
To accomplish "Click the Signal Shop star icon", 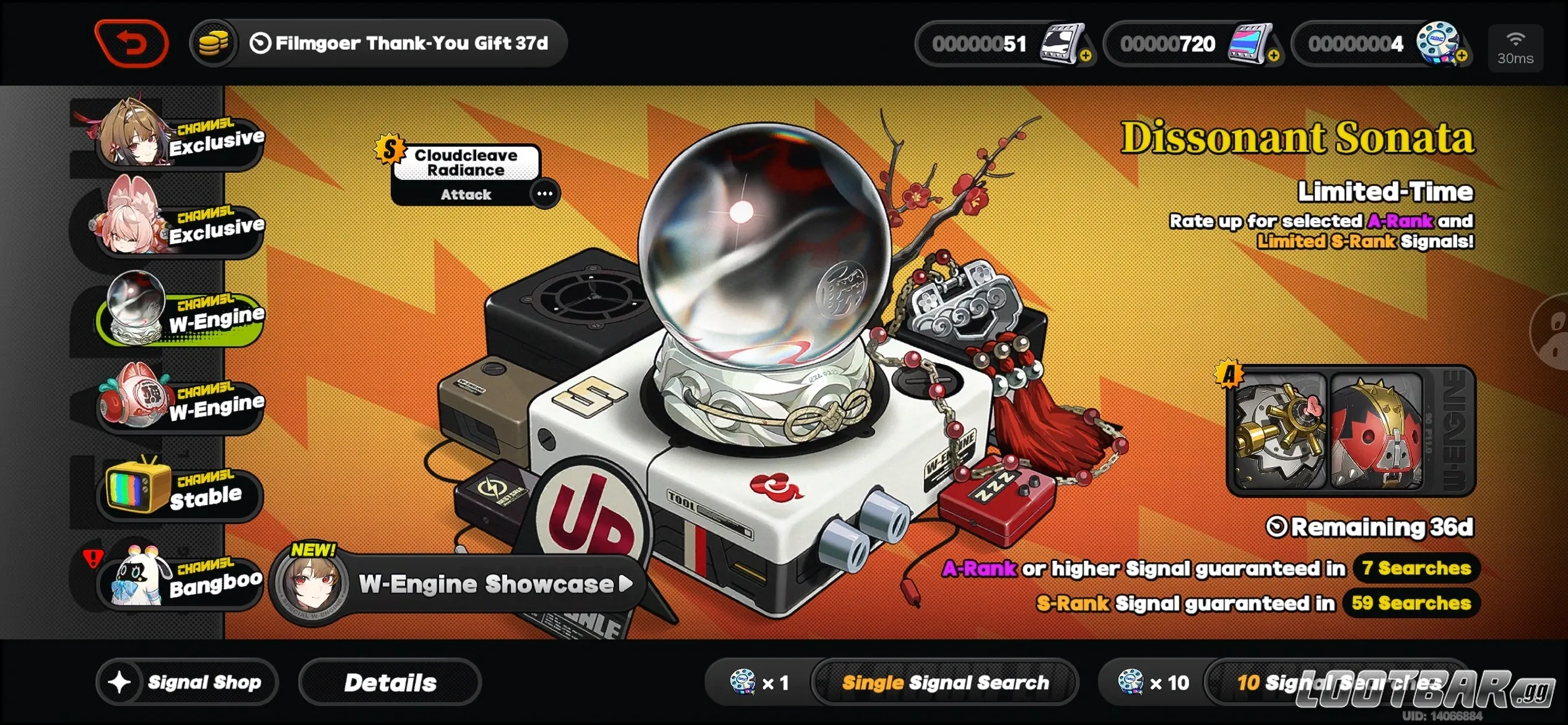I will coord(121,682).
